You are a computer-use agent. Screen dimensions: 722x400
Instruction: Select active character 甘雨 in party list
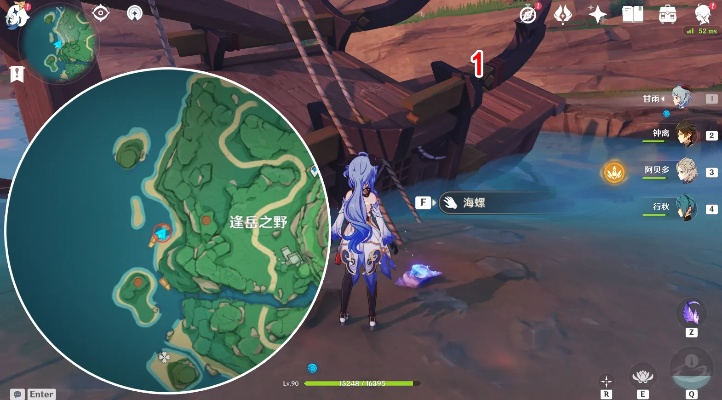(681, 97)
